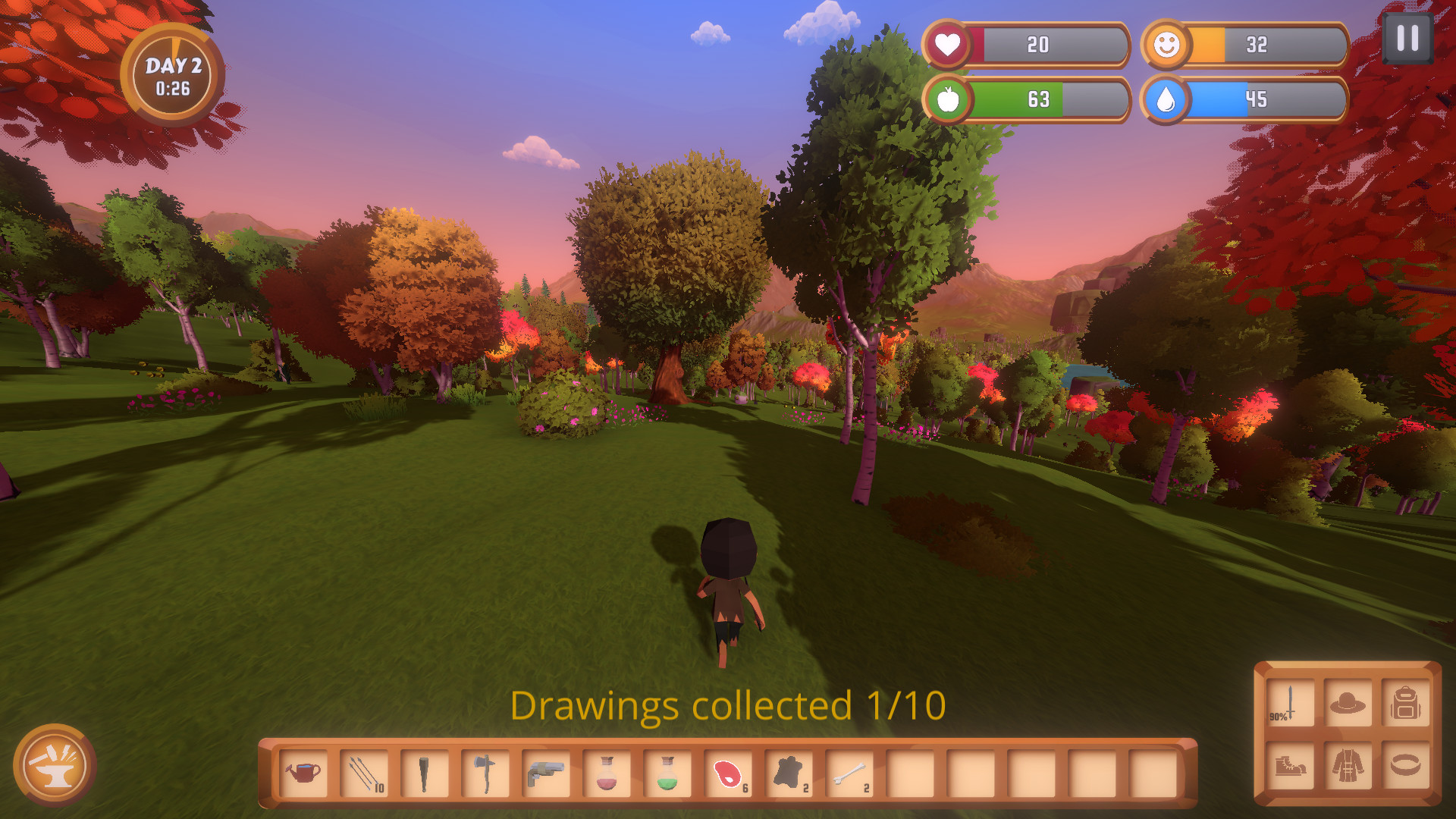1456x819 pixels.
Task: Use the red potion flask
Action: tap(607, 773)
